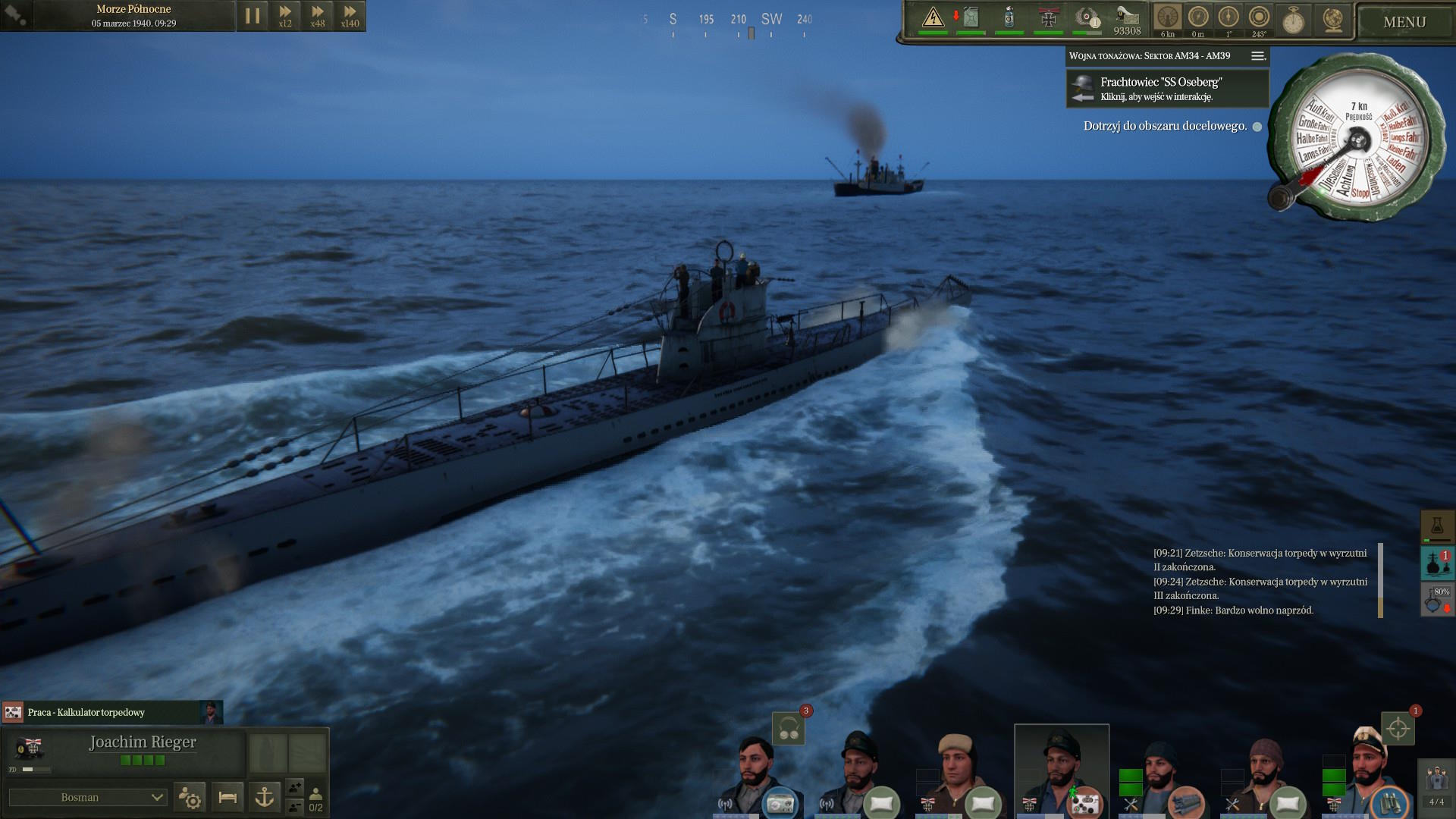
Task: Set time compression to x12
Action: click(x=285, y=16)
